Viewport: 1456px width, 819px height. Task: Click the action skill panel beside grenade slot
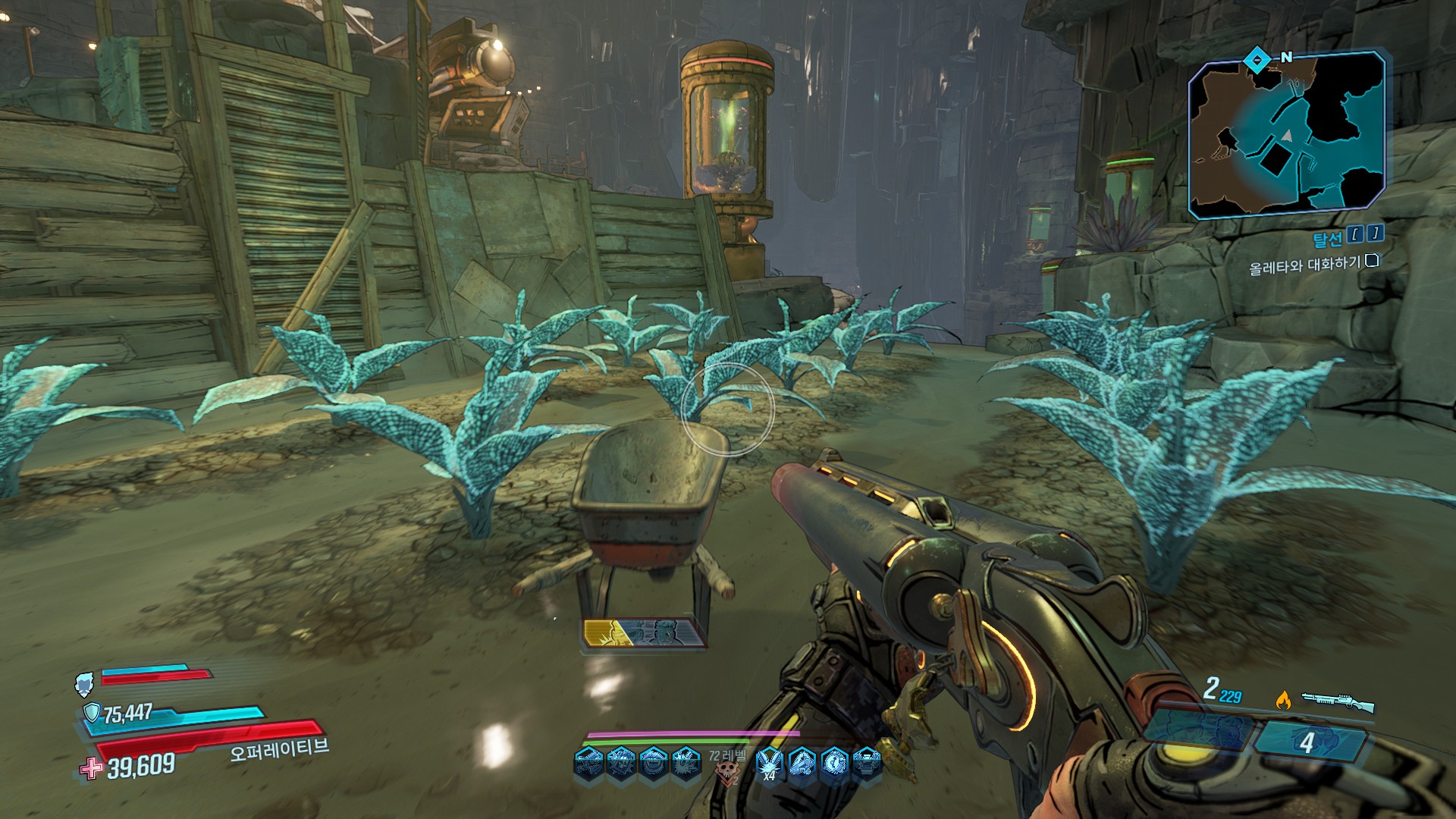pyautogui.click(x=1193, y=730)
